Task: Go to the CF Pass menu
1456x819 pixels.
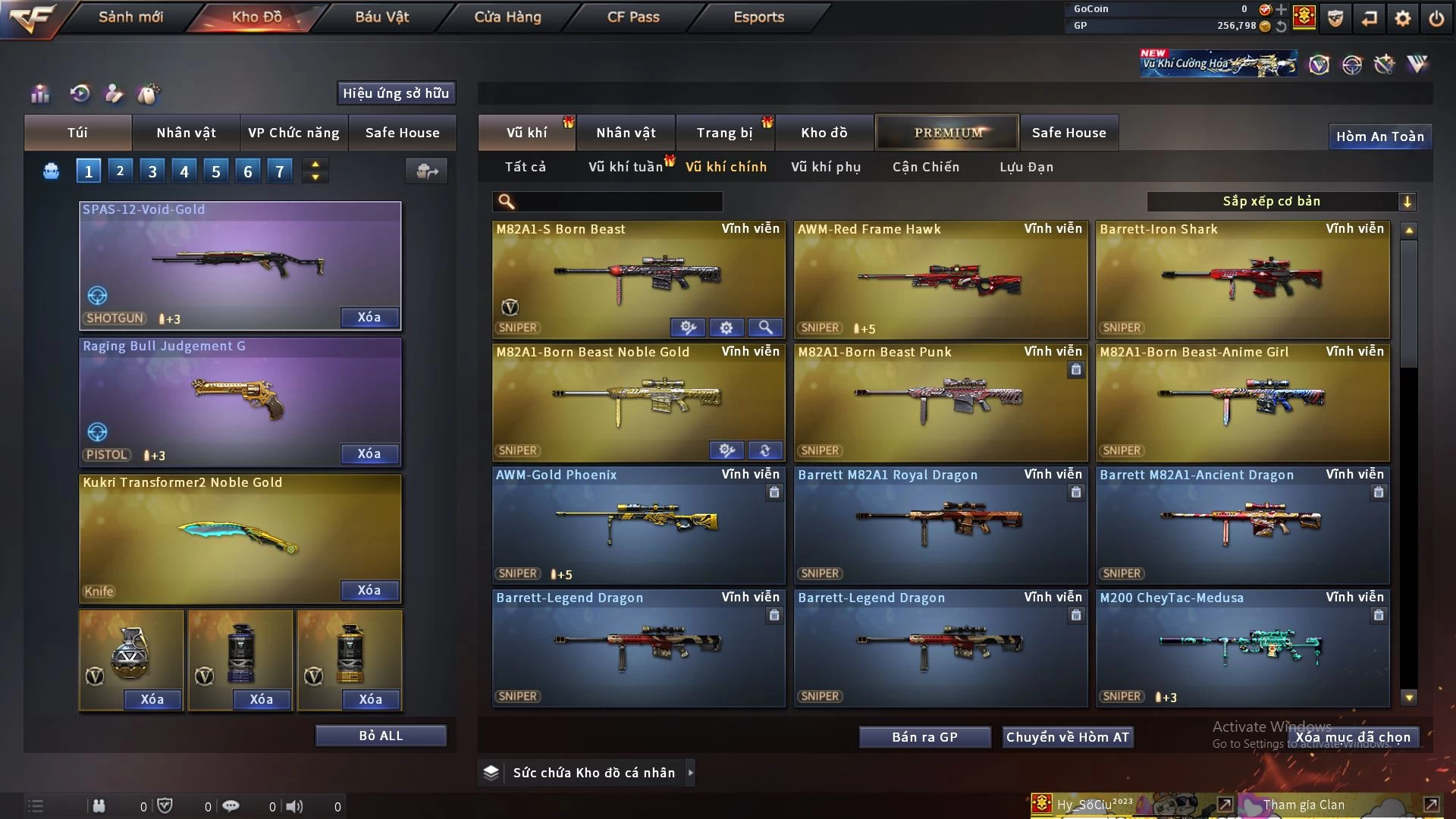Action: [633, 17]
